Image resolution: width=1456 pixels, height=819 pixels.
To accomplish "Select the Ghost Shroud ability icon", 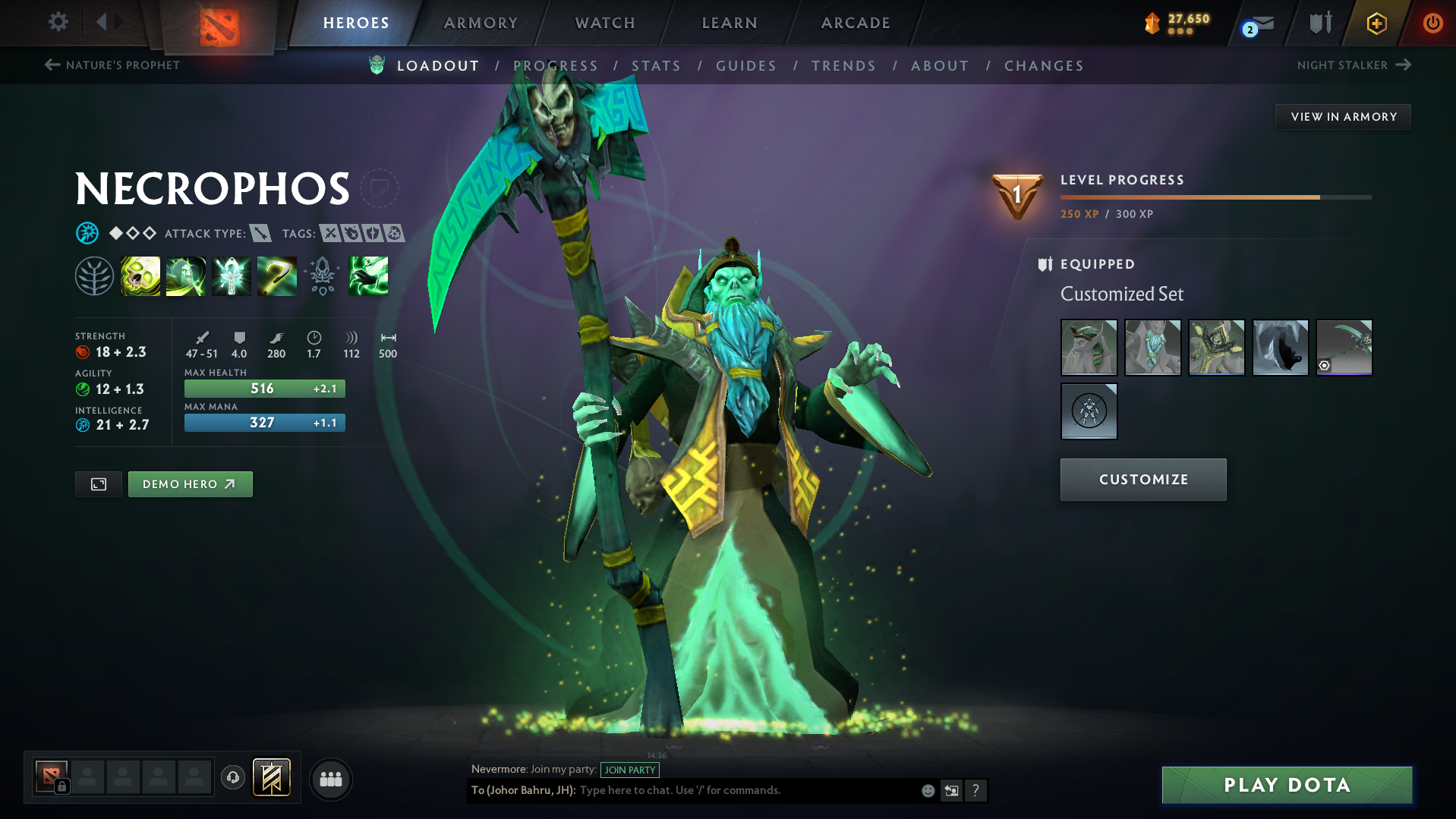I will tap(186, 276).
